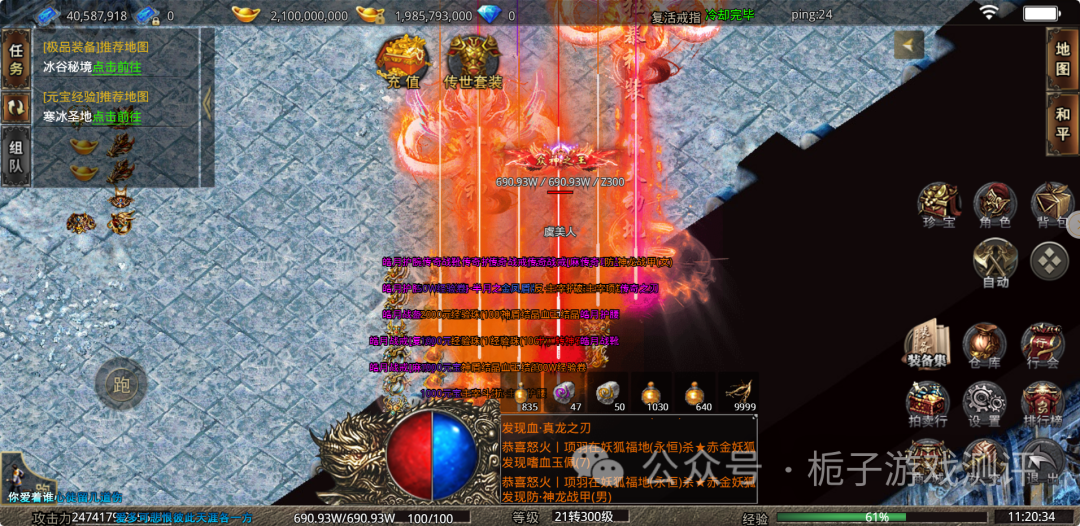
Task: Open the 角色 character sheet
Action: pyautogui.click(x=995, y=206)
